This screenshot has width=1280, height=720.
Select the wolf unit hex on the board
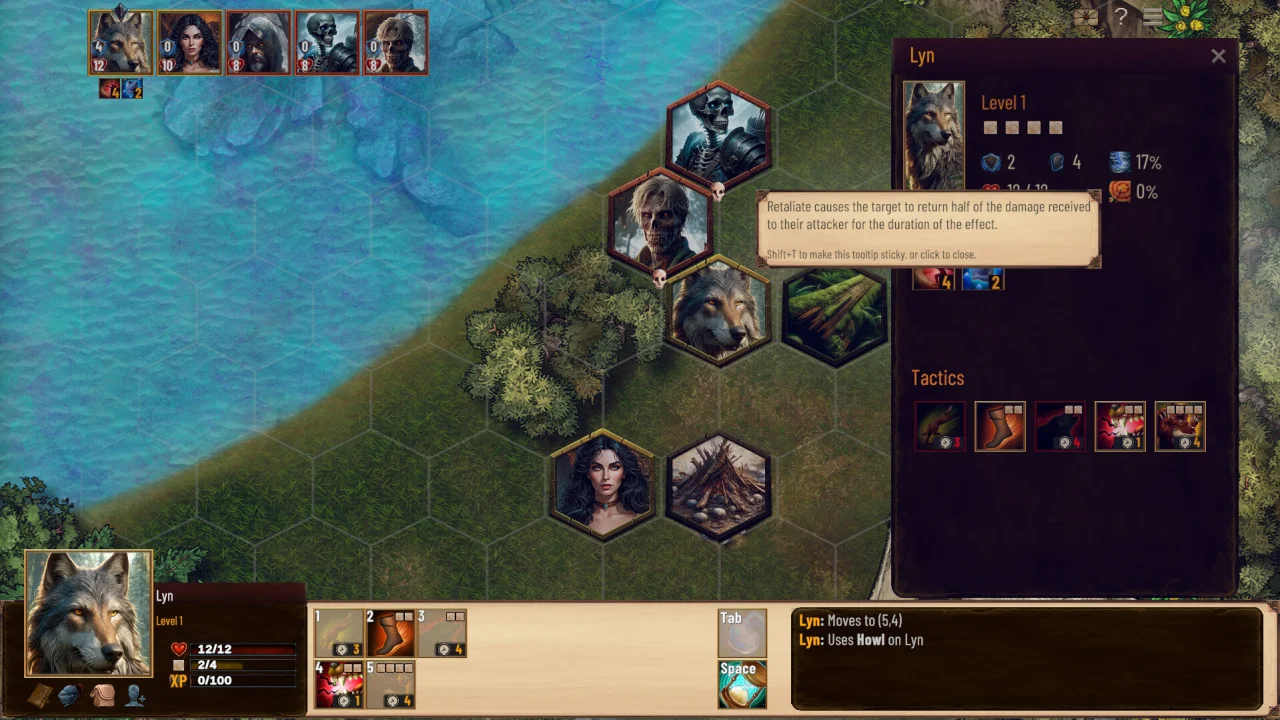718,311
